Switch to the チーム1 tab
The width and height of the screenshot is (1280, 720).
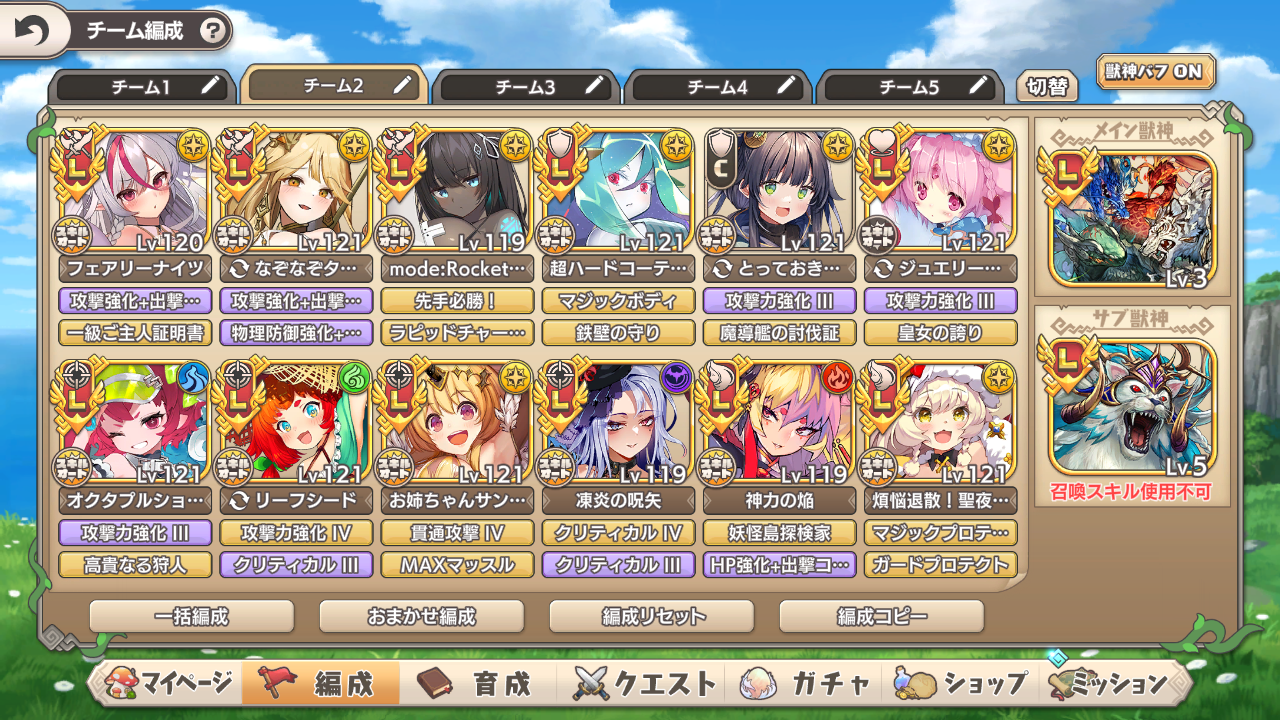(140, 87)
